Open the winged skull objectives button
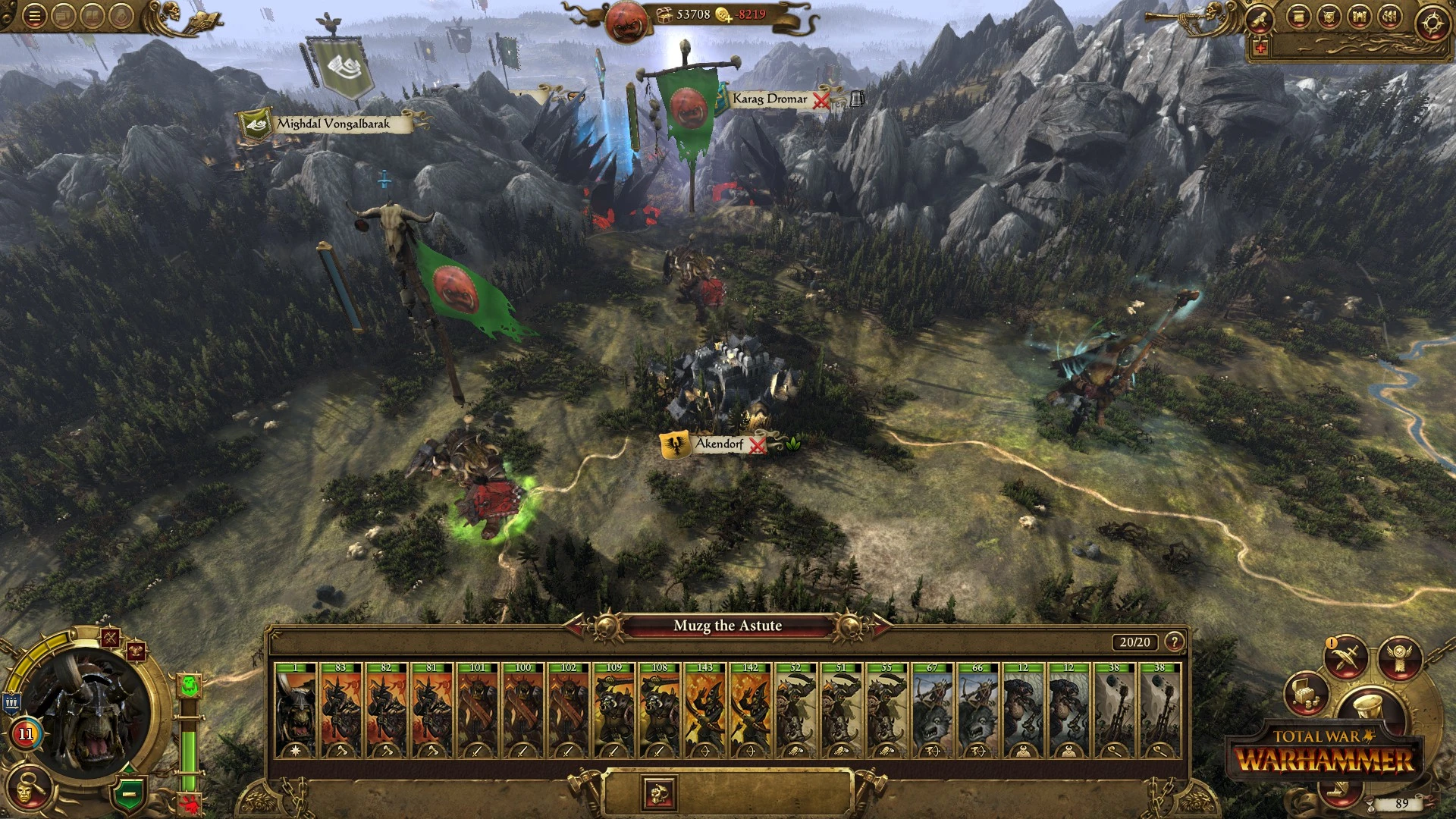This screenshot has height=819, width=1456. point(1399,657)
